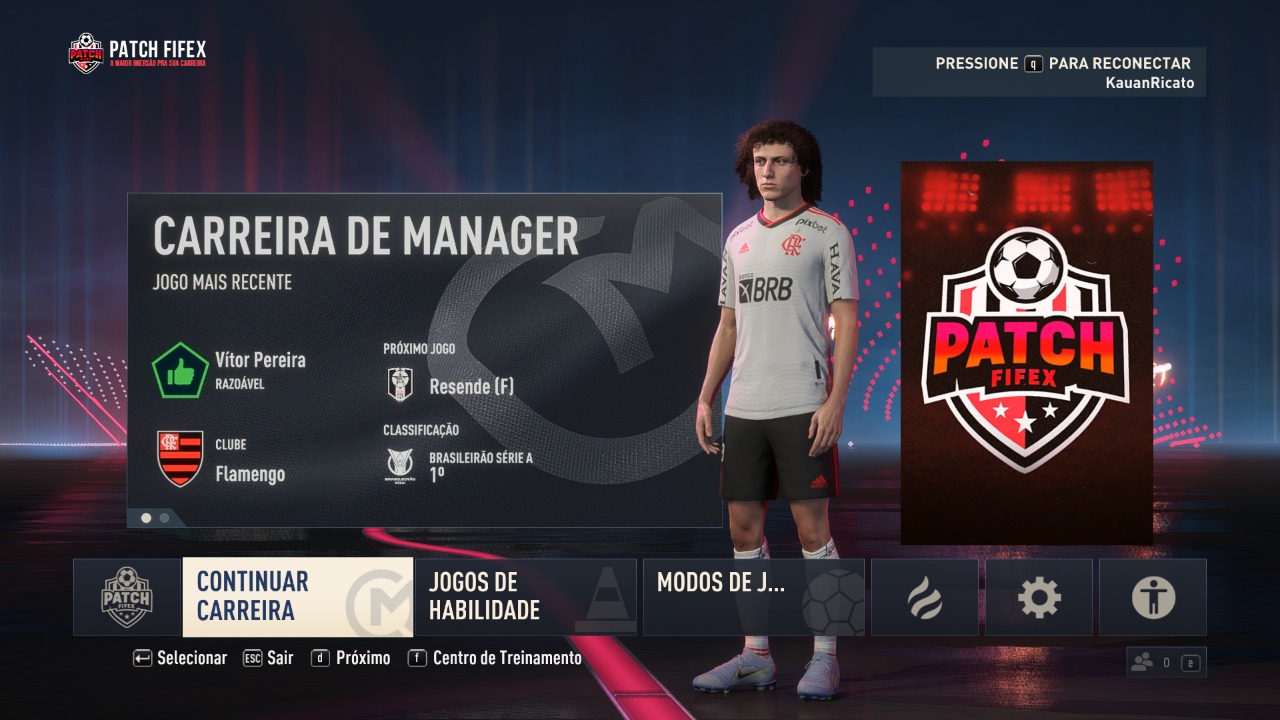Click the Patch Fifex banner artwork

1026,353
